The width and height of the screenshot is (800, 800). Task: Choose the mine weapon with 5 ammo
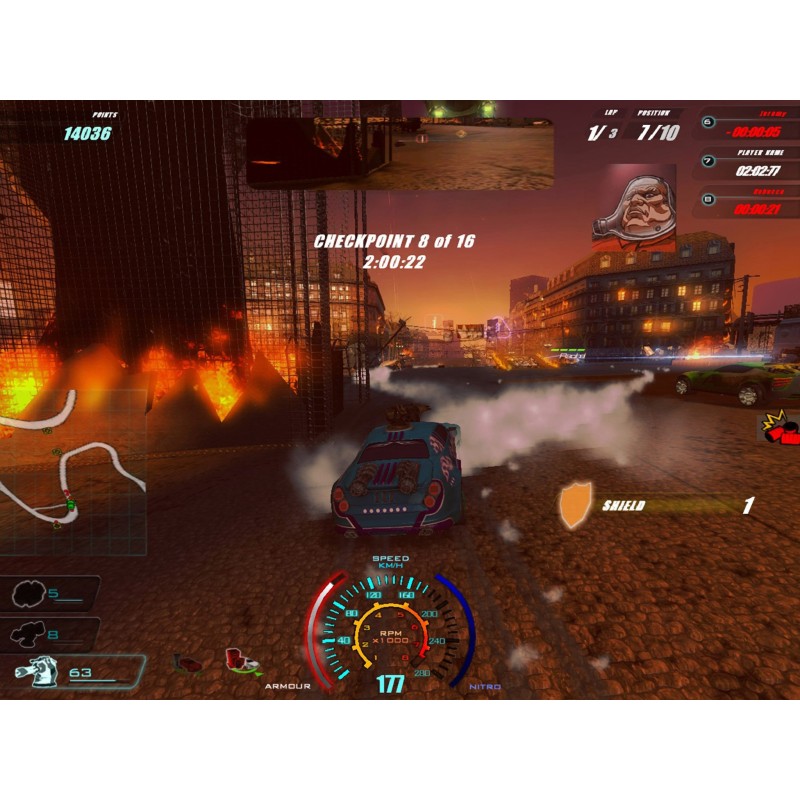[50, 594]
